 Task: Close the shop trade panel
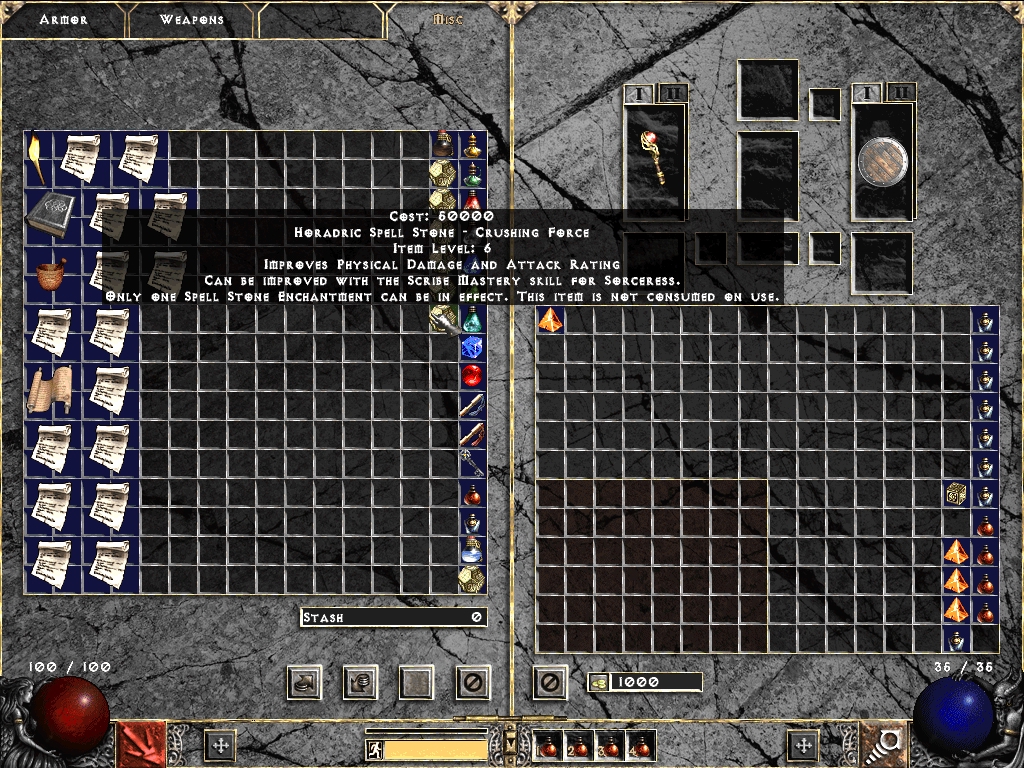tap(473, 683)
